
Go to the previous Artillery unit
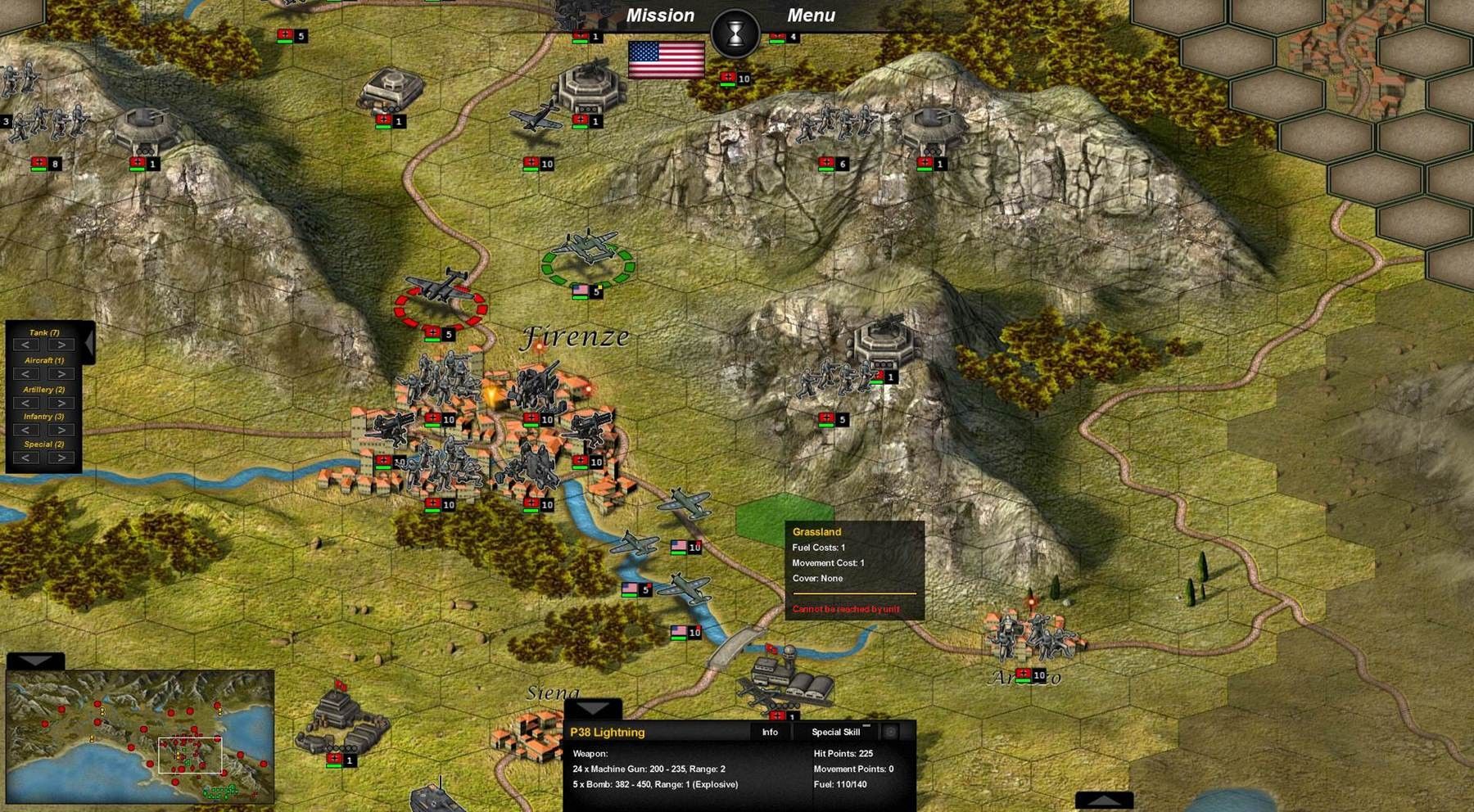pyautogui.click(x=27, y=403)
